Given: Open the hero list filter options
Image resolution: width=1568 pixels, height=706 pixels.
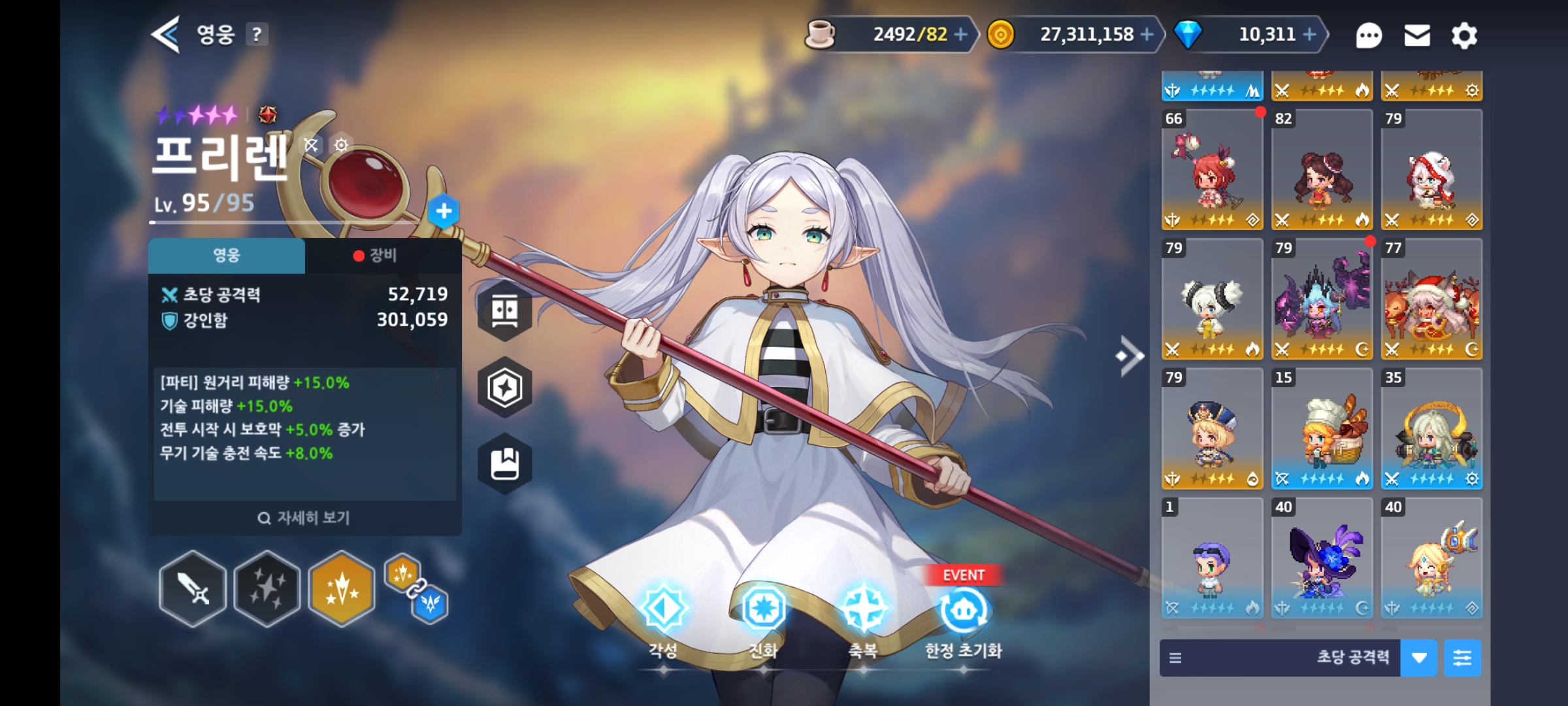Looking at the screenshot, I should [1462, 658].
